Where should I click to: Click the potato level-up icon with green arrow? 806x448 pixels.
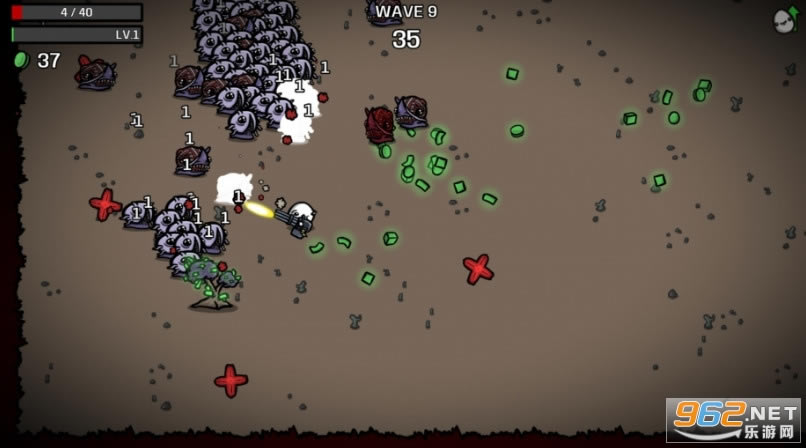click(x=785, y=19)
